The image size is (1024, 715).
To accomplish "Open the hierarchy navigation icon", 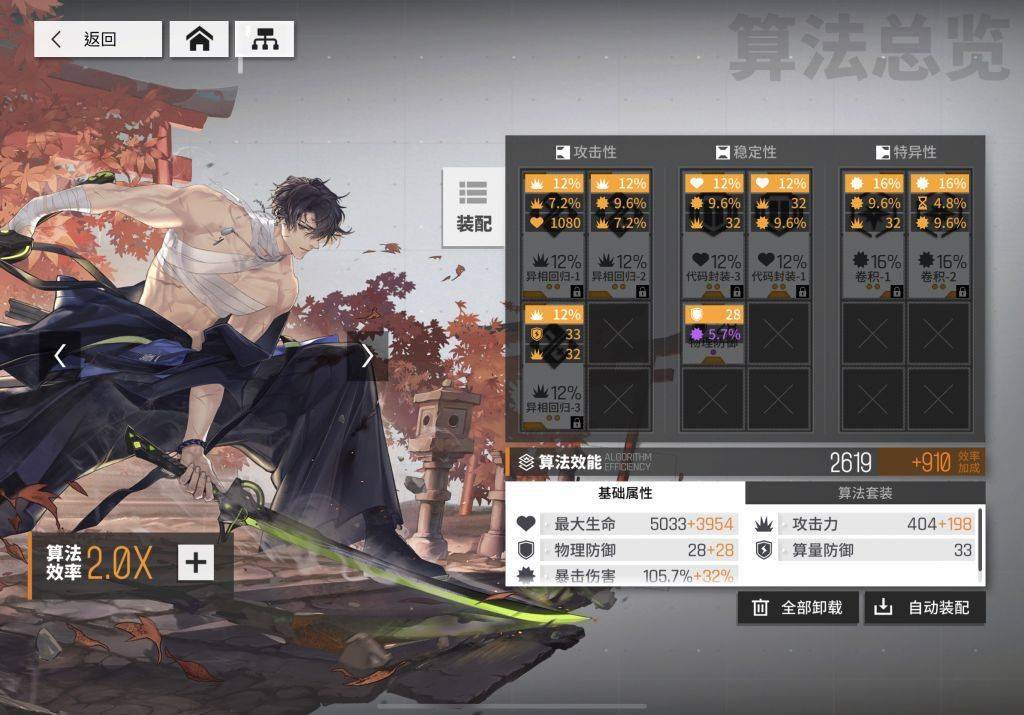I will tap(264, 39).
